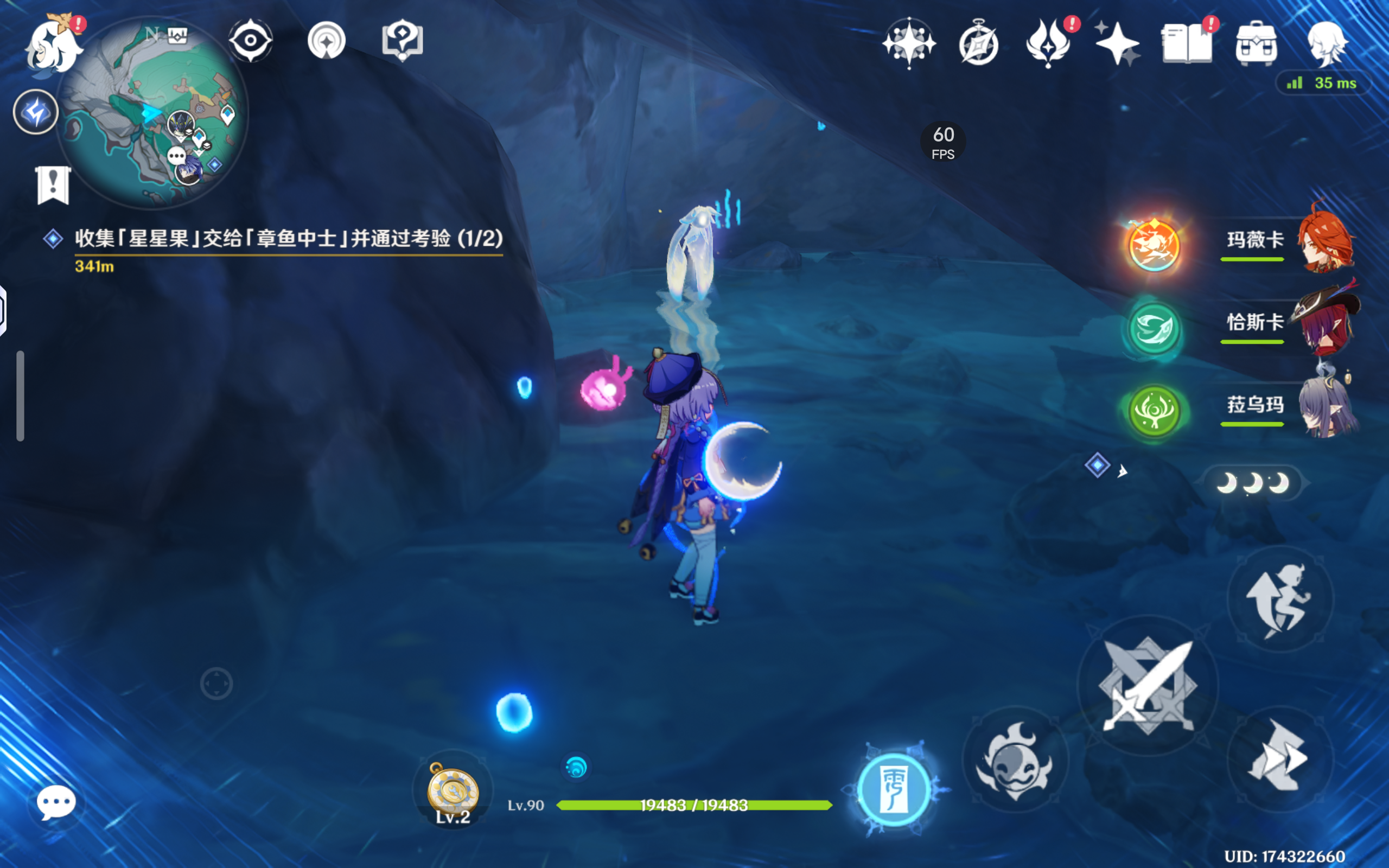Toggle the quest navigation eye icon

(250, 41)
